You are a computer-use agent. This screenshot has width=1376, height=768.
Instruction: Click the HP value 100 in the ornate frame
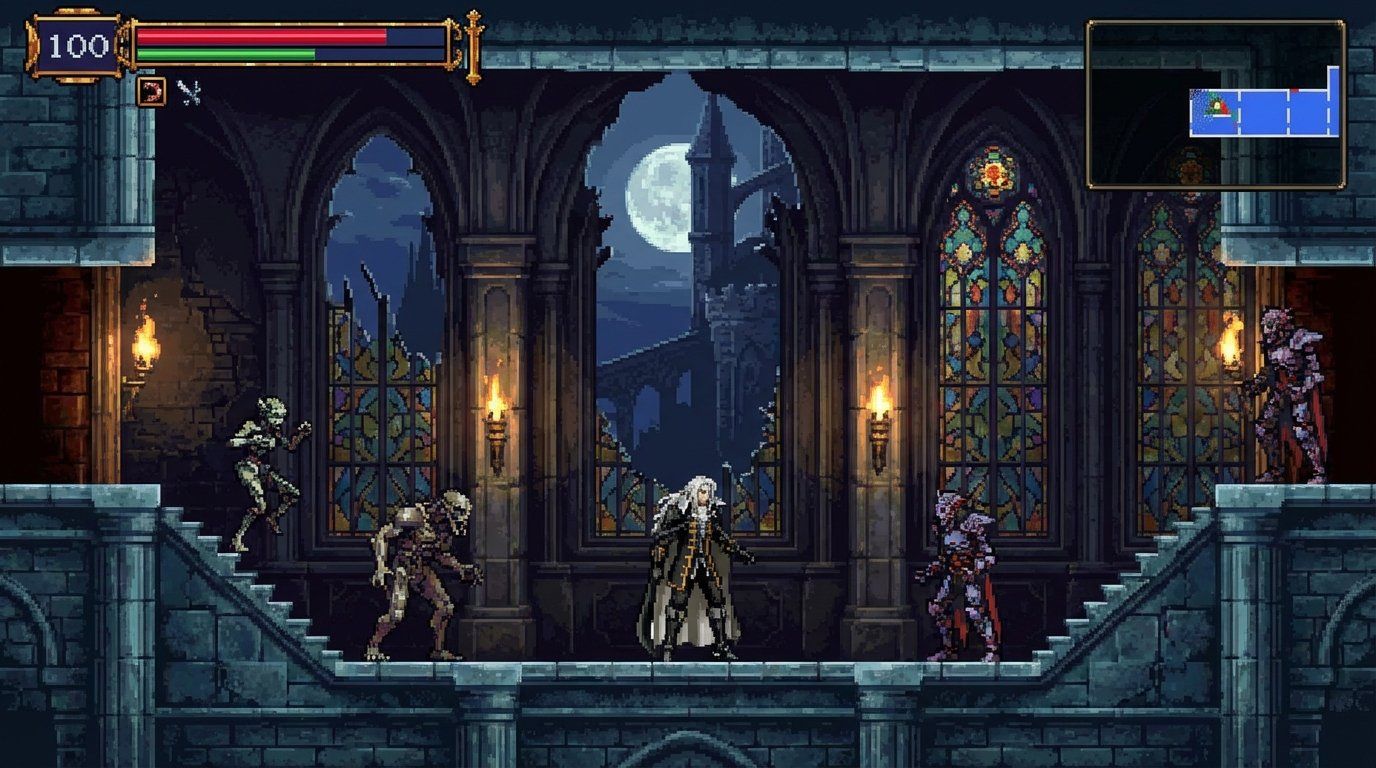[79, 44]
